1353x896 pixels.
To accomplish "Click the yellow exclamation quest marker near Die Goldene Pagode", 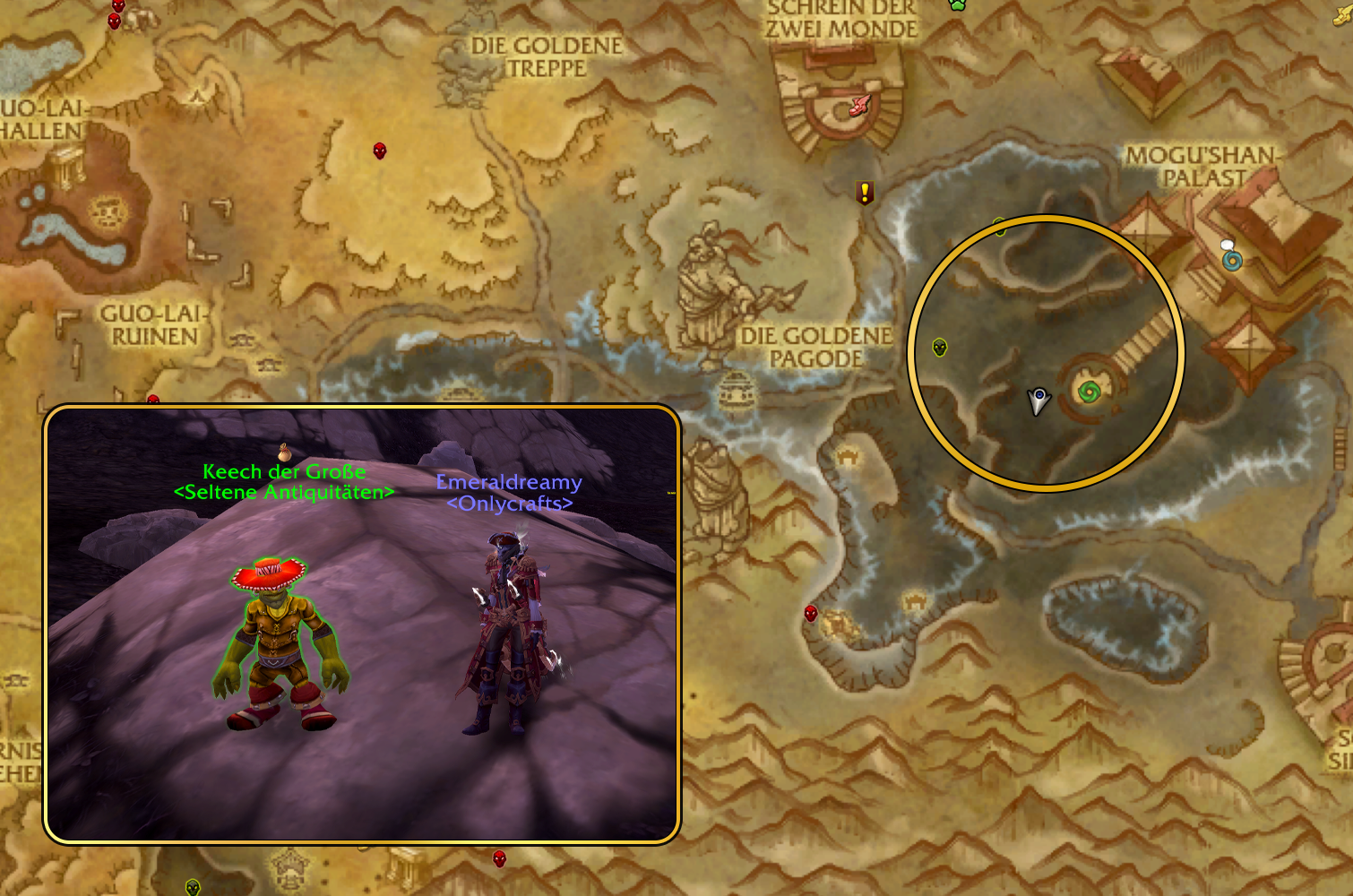I will [x=863, y=191].
